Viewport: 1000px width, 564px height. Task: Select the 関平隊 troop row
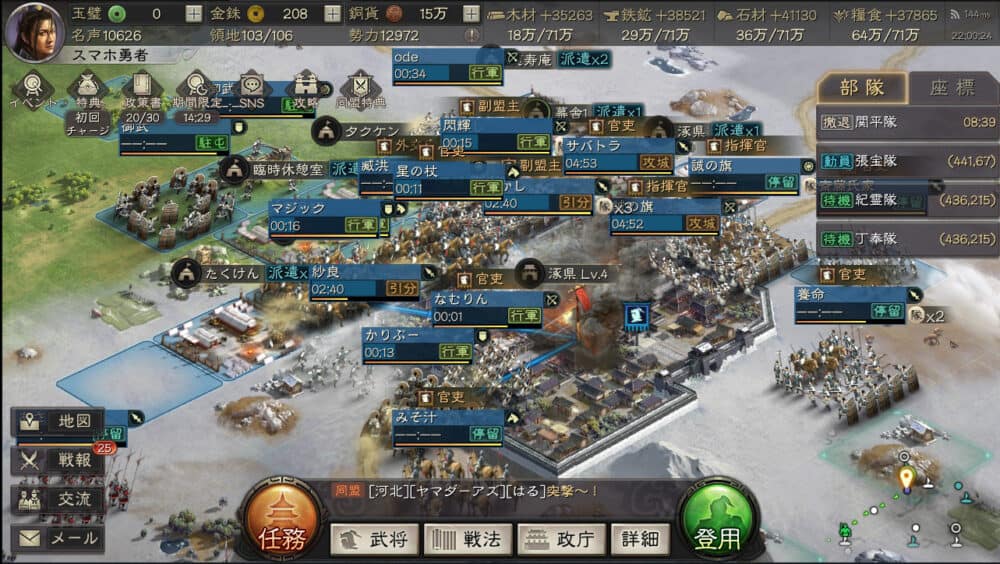[x=905, y=121]
